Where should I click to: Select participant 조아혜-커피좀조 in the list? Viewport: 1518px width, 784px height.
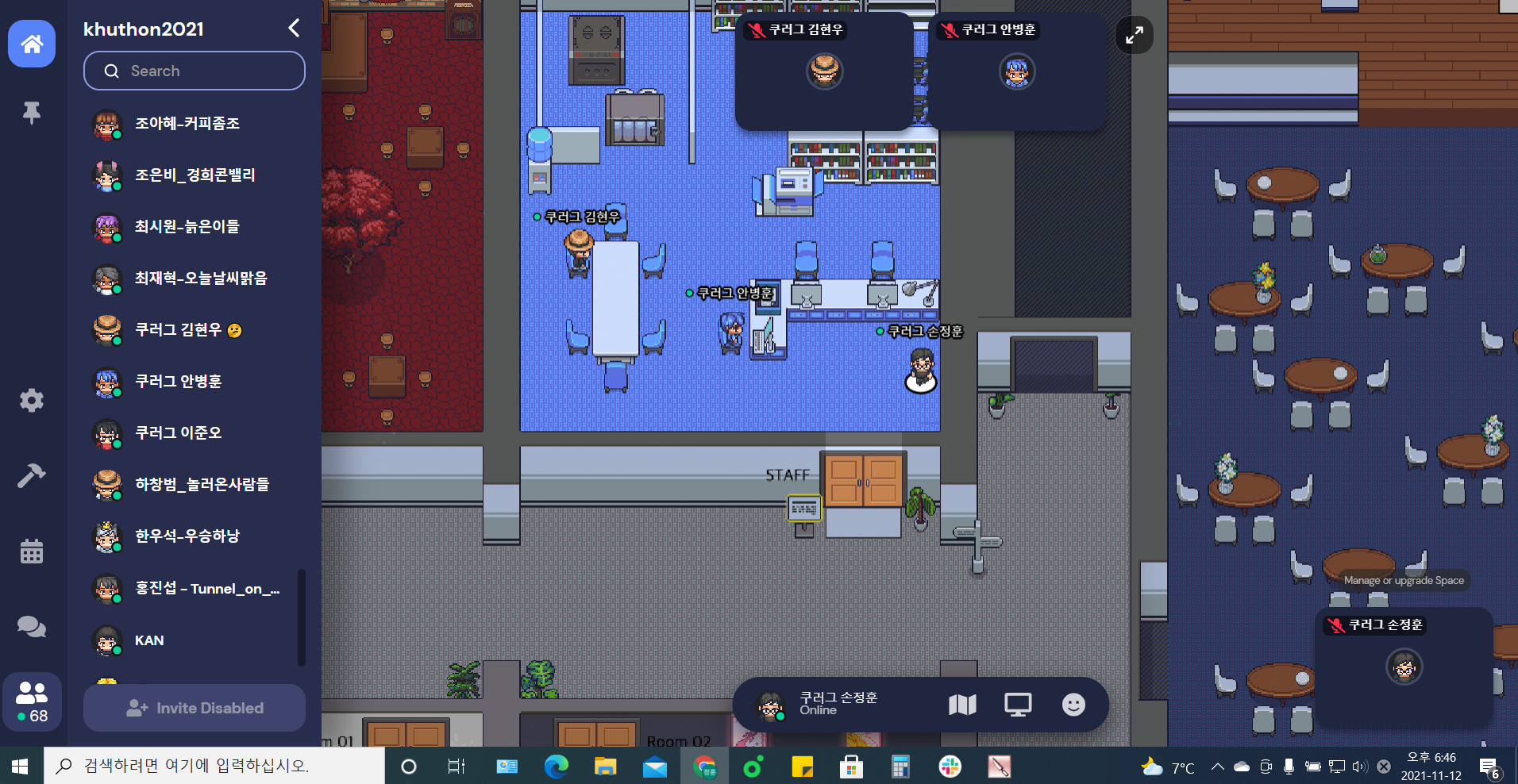click(187, 124)
